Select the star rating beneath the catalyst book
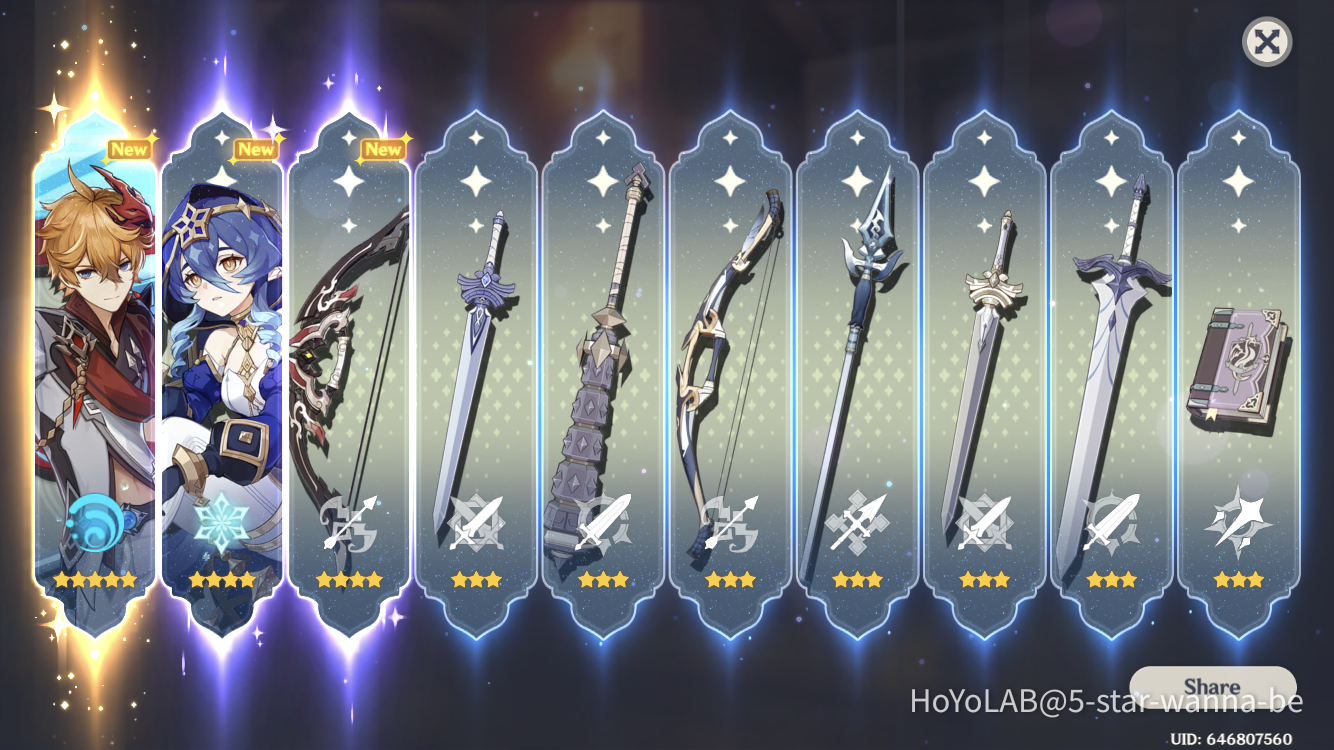This screenshot has height=750, width=1334. tap(1239, 577)
